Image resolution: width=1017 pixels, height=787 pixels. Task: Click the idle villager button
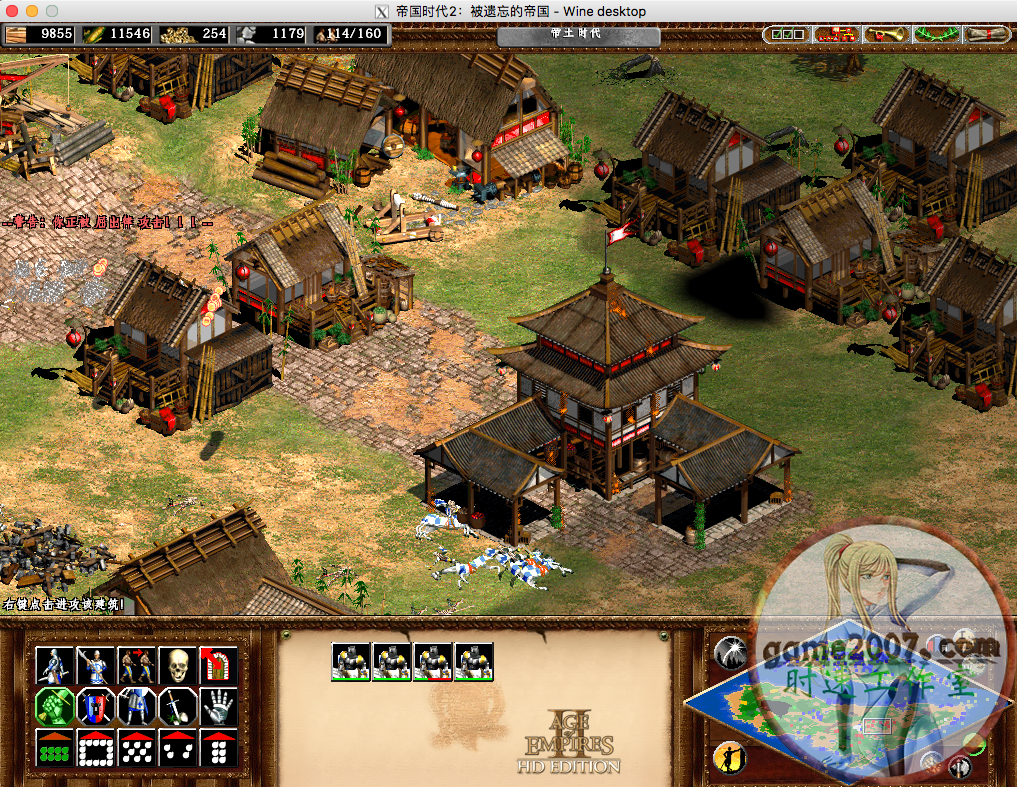(730, 755)
